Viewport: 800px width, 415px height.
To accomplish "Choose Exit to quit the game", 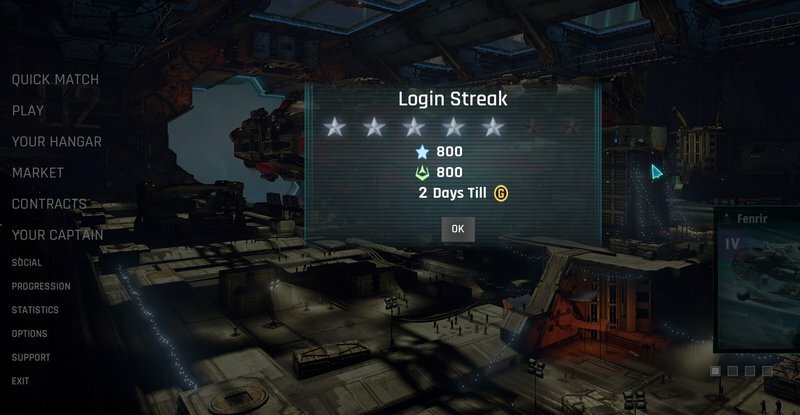I will pyautogui.click(x=20, y=381).
